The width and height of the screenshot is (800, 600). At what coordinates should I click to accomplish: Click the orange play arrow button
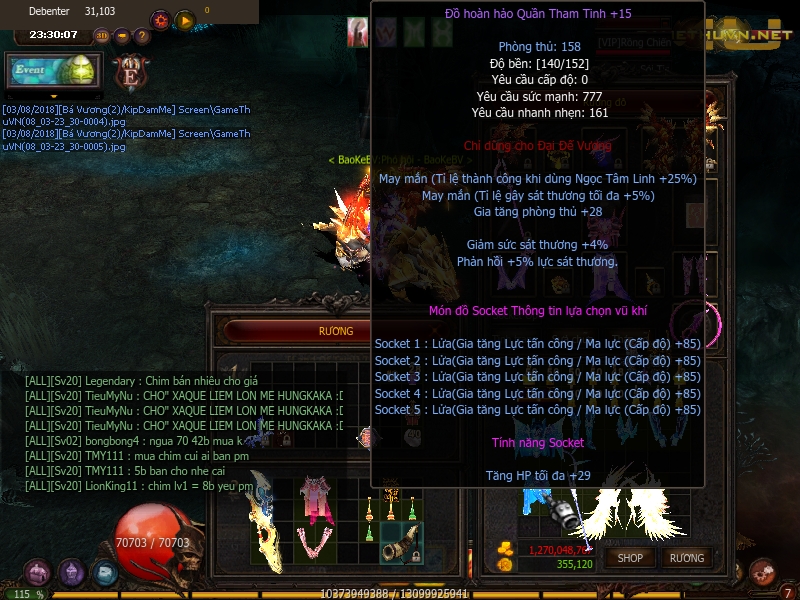[185, 19]
